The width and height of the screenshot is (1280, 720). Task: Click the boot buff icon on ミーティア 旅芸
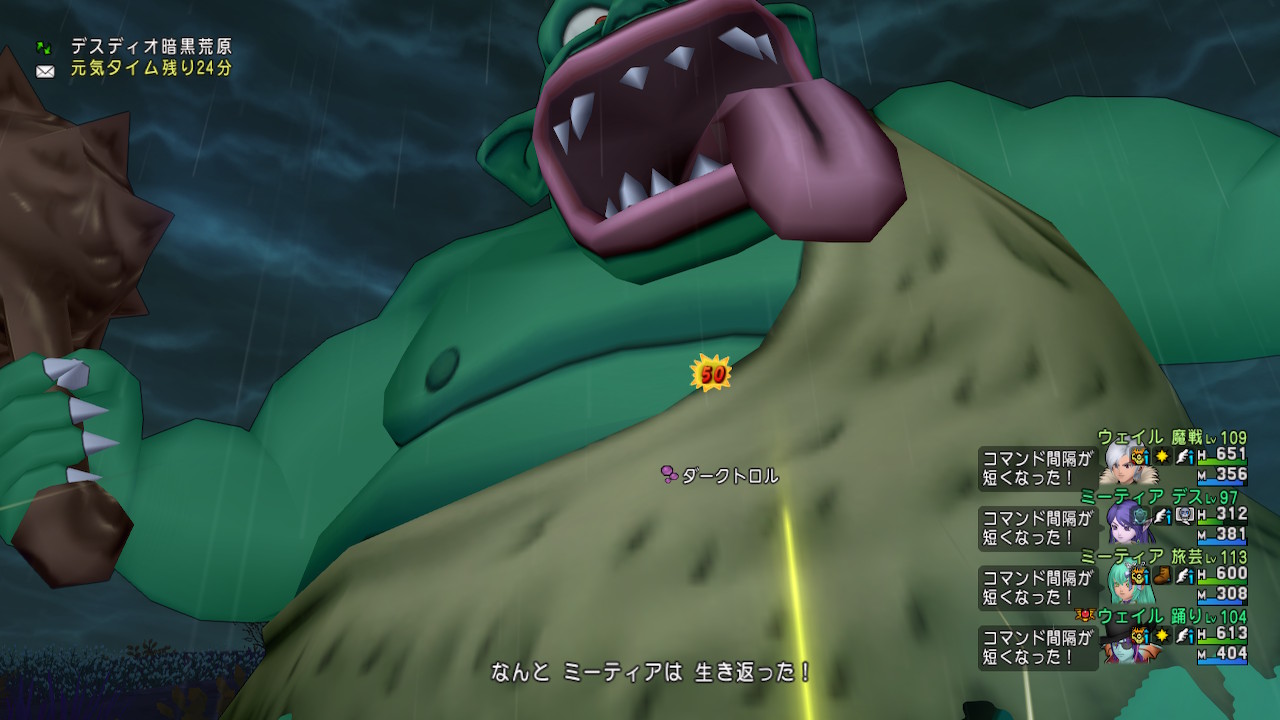point(1162,575)
